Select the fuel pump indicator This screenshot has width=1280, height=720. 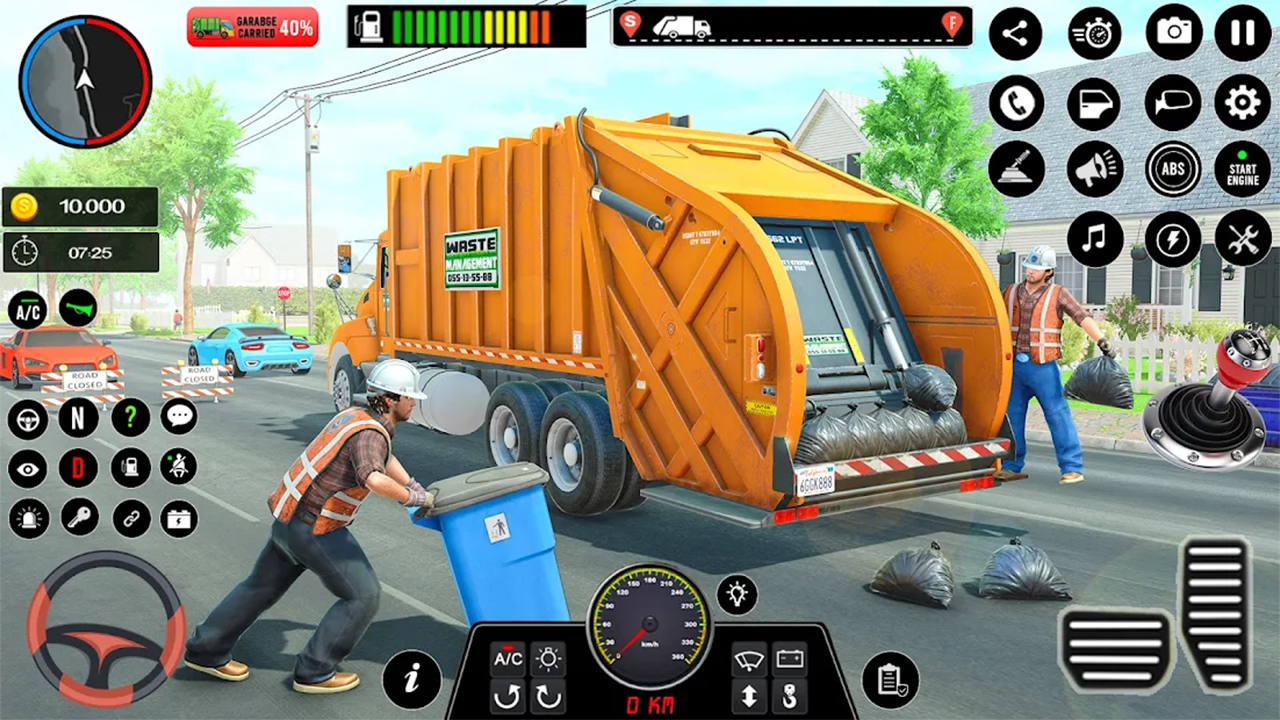(131, 468)
